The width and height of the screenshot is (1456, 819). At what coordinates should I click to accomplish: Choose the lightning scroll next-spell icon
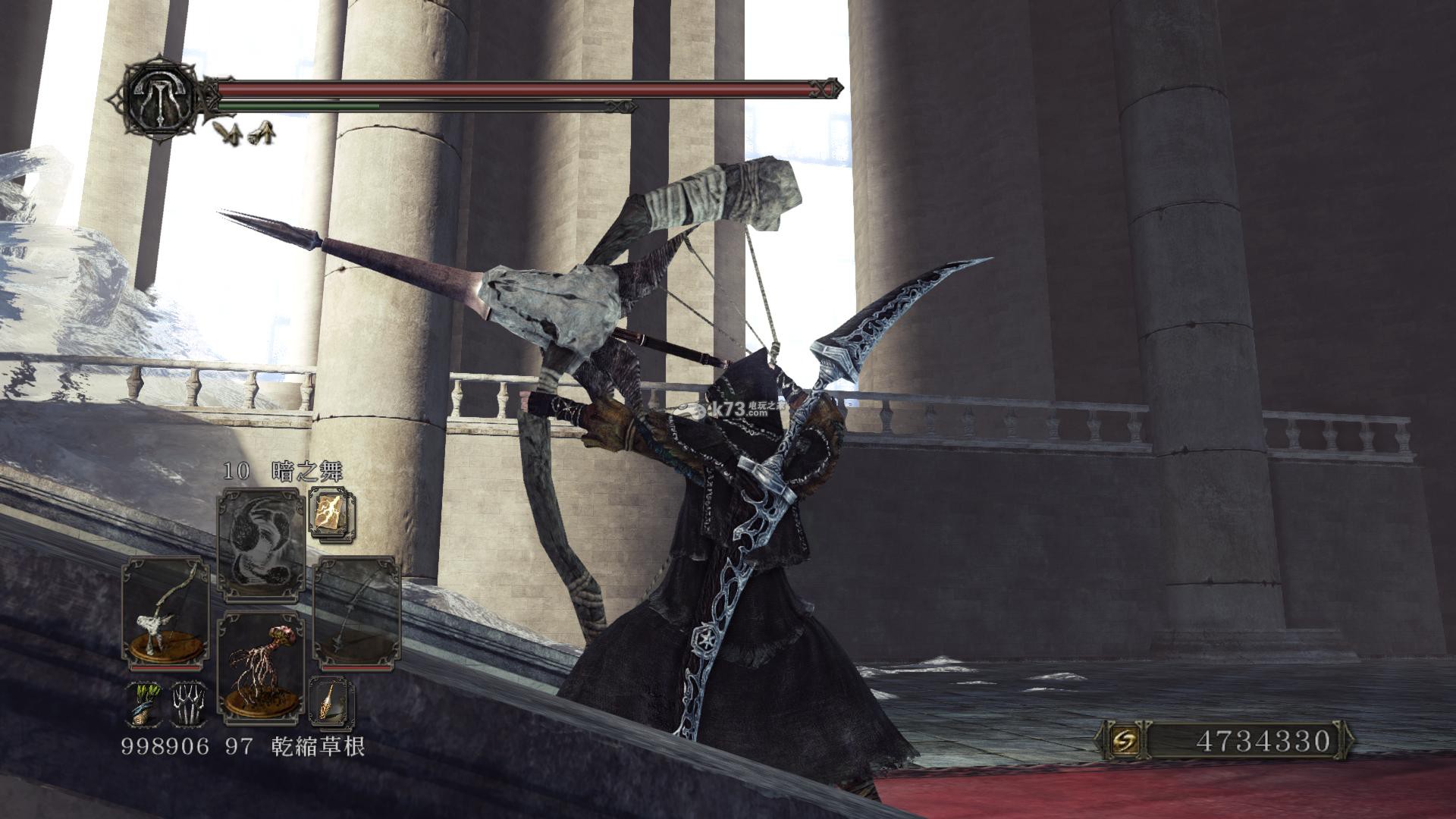click(331, 512)
